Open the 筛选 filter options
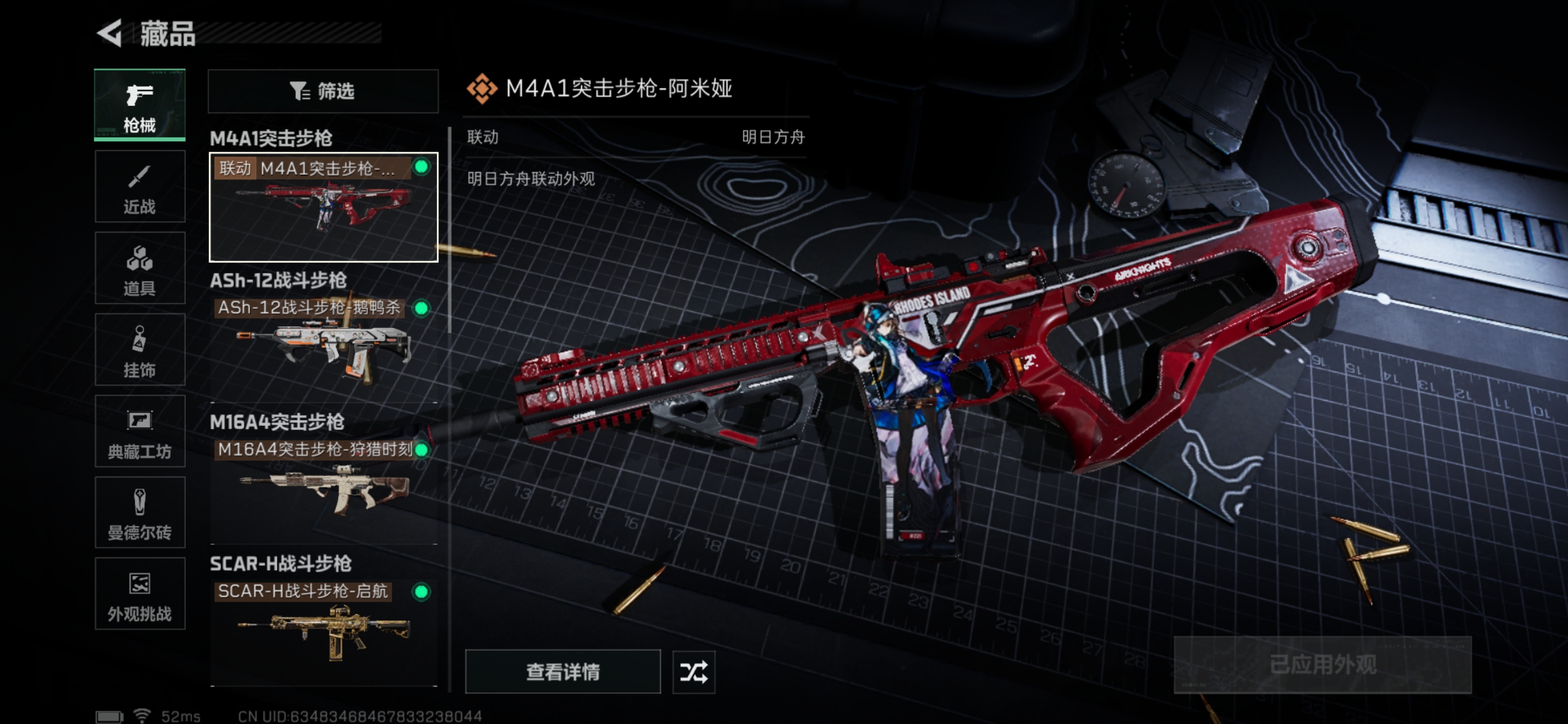The width and height of the screenshot is (1568, 724). tap(323, 91)
